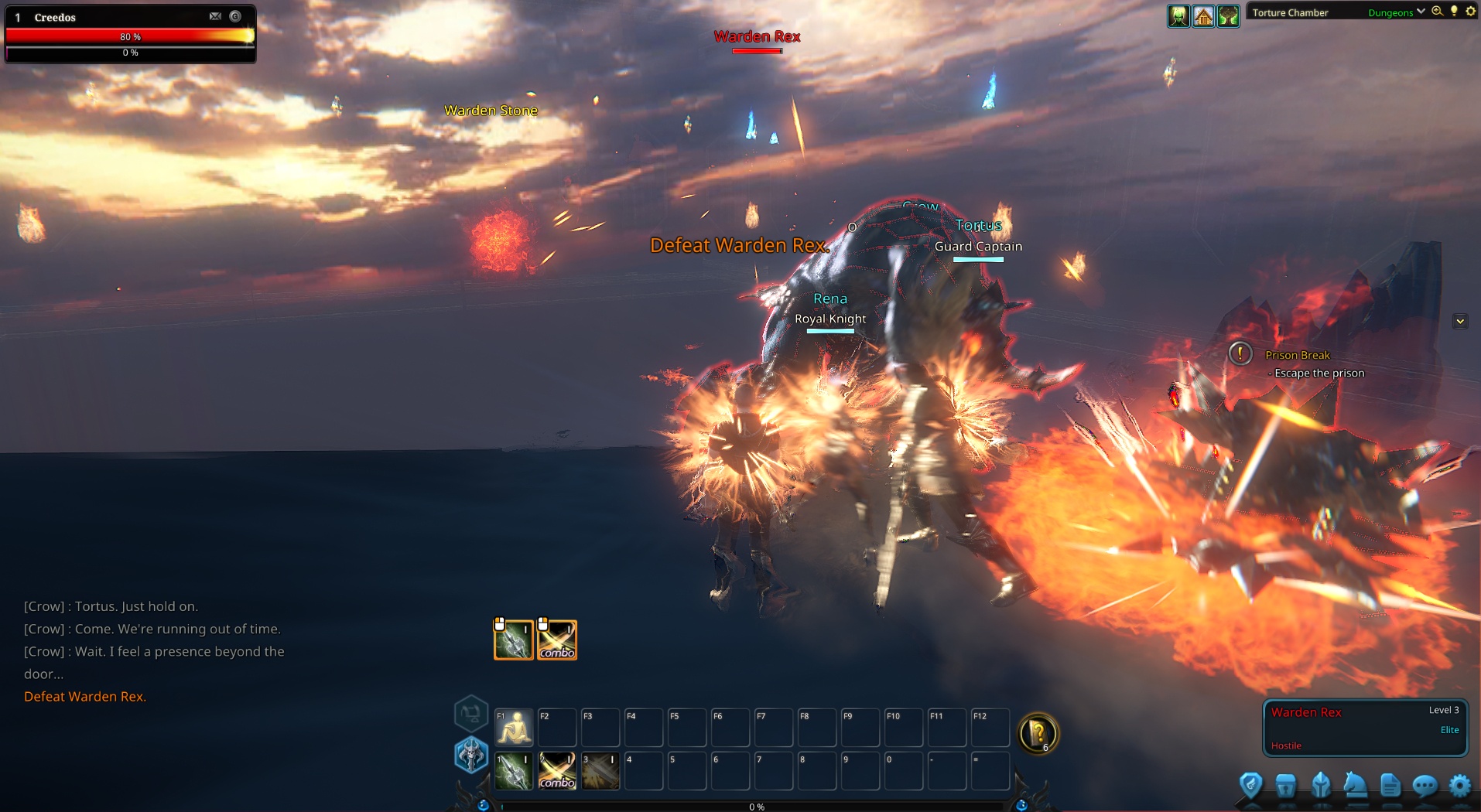Viewport: 1481px width, 812px height.
Task: Select the house icon in the top-right
Action: click(x=1204, y=15)
